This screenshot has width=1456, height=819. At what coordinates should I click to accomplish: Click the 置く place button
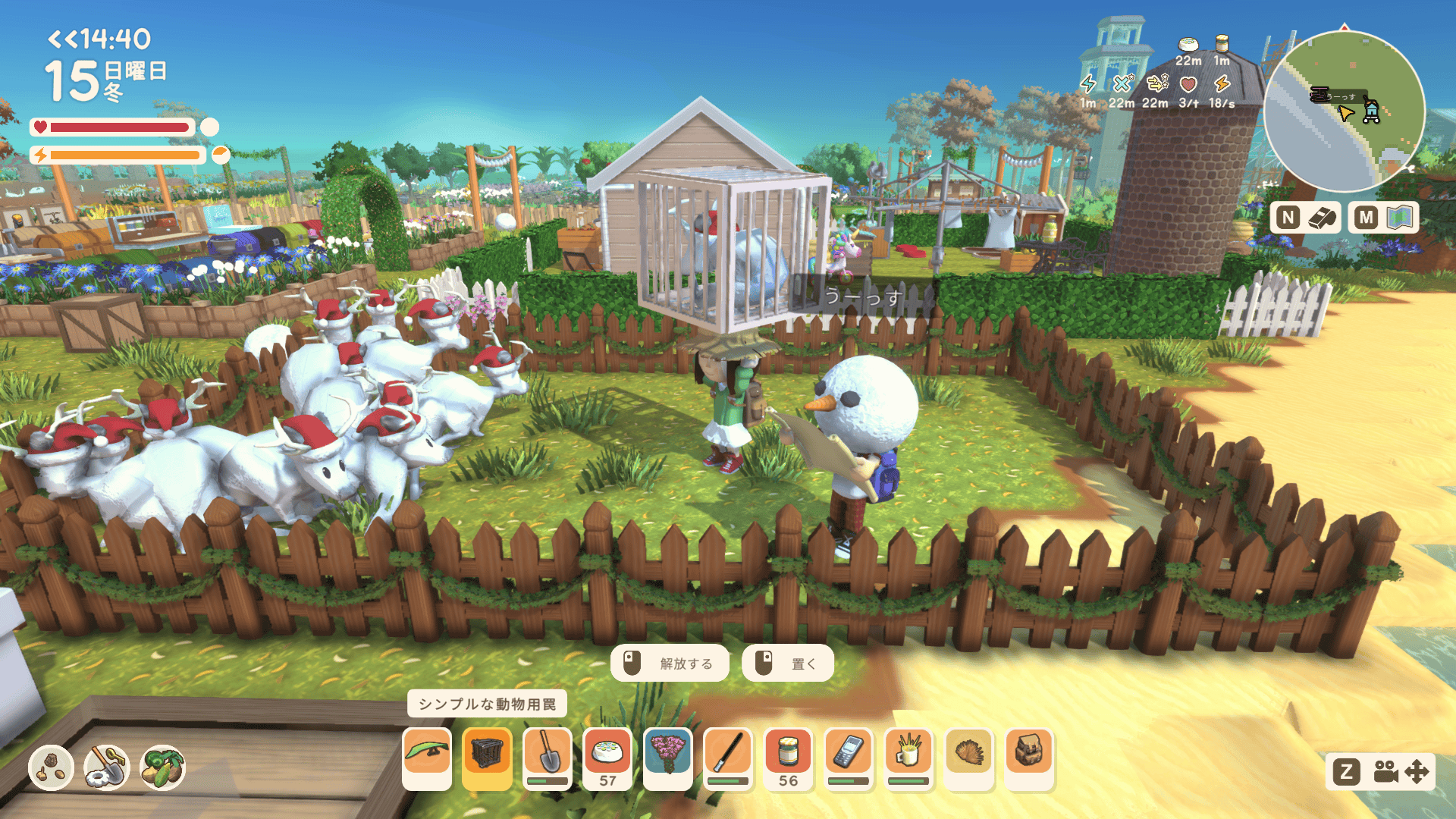pyautogui.click(x=788, y=664)
